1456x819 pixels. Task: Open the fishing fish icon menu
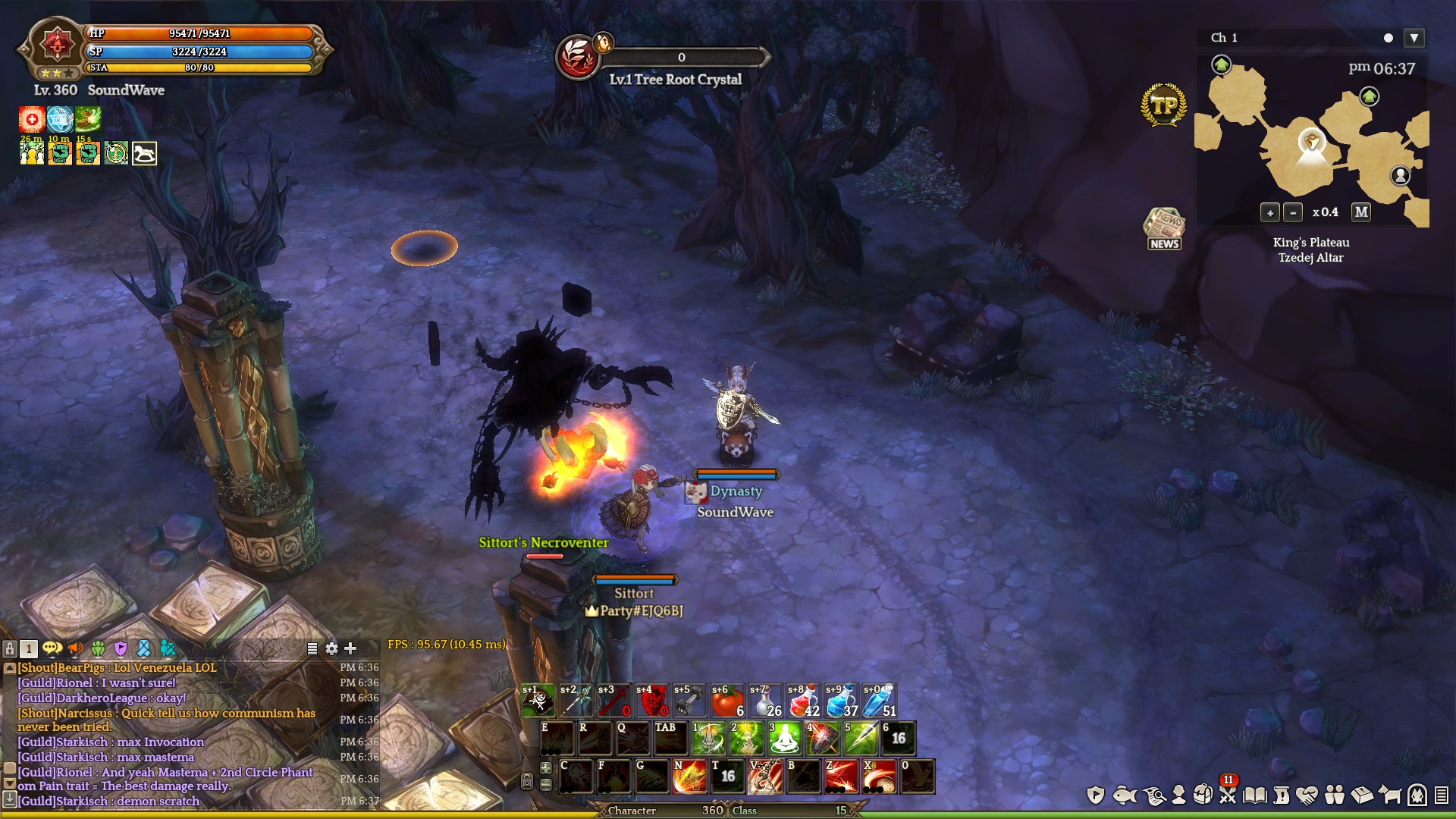click(x=1125, y=795)
